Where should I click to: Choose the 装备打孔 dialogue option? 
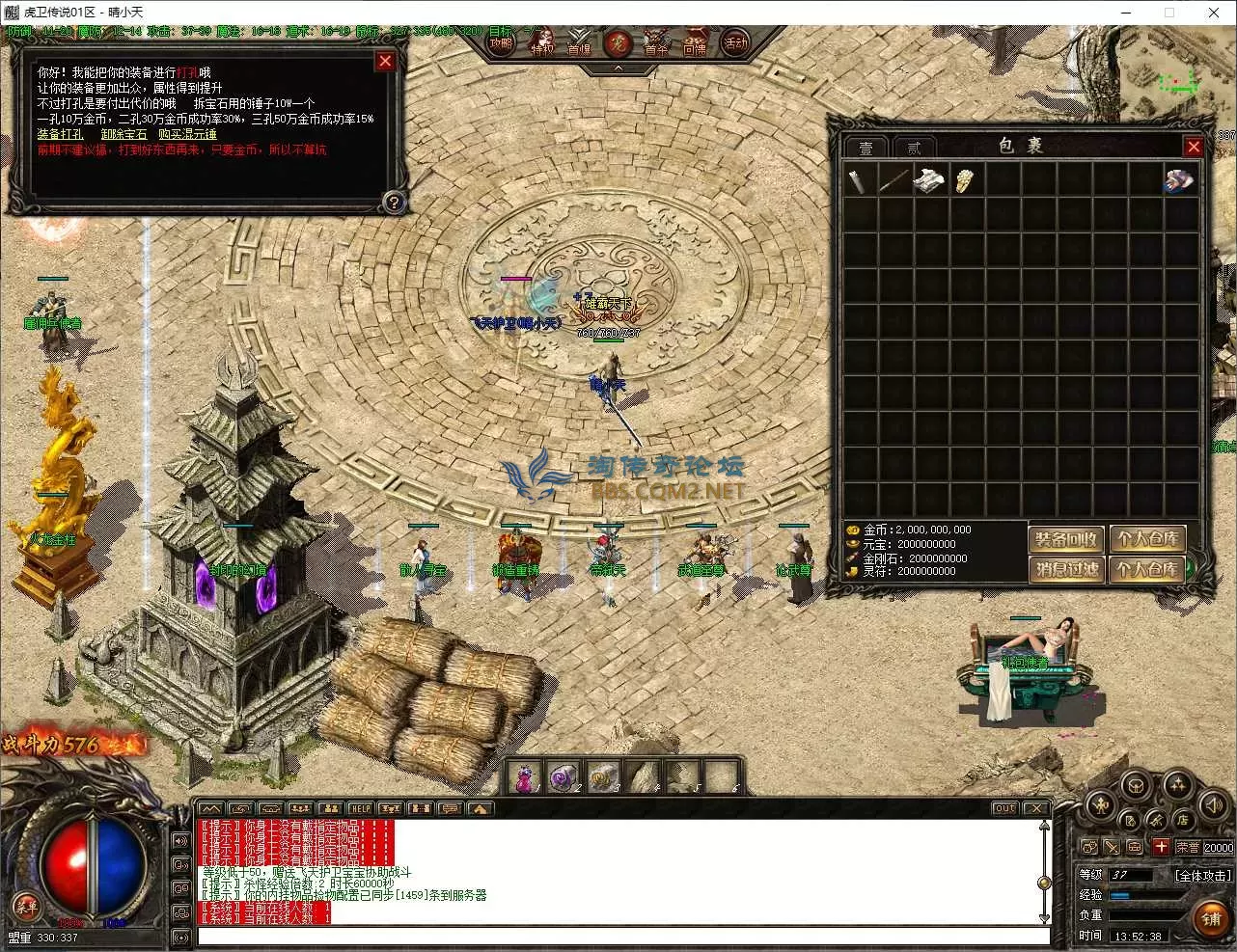tap(60, 134)
